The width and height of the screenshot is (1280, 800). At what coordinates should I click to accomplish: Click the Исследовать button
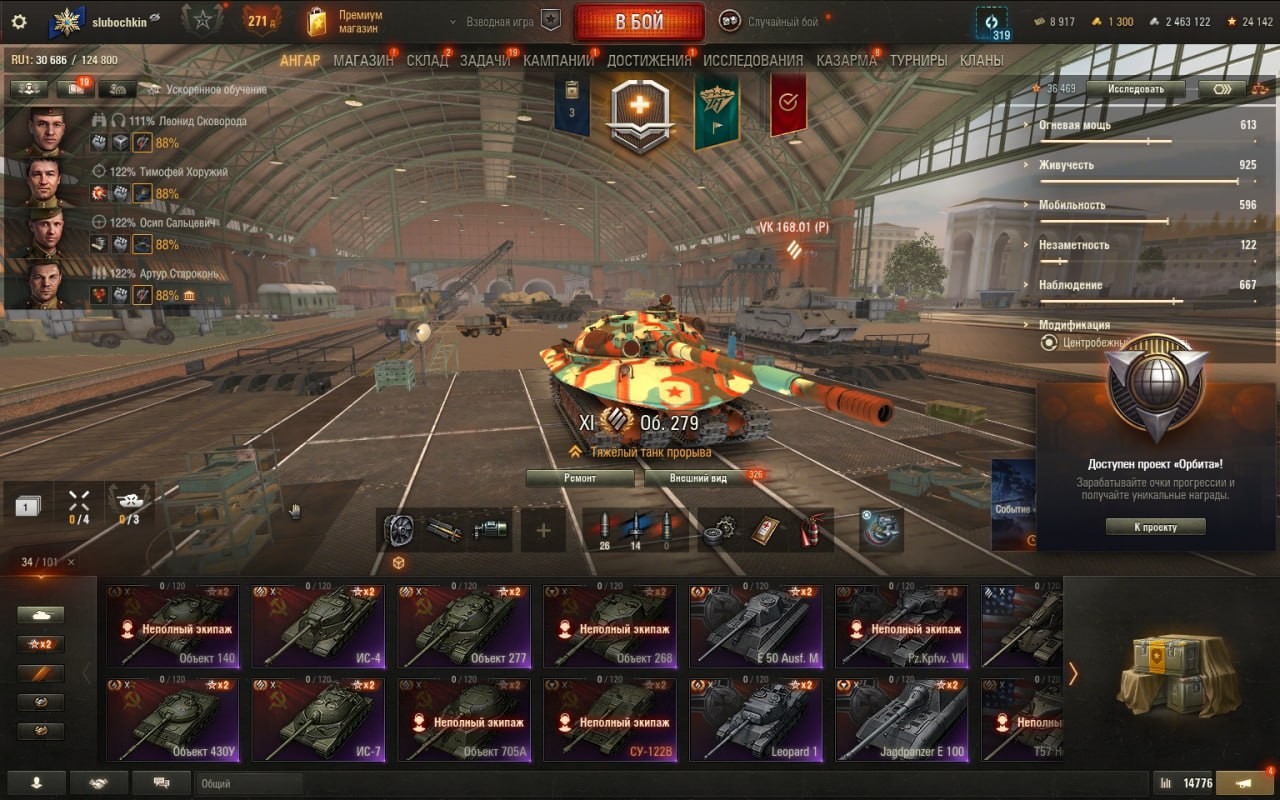click(x=1135, y=89)
